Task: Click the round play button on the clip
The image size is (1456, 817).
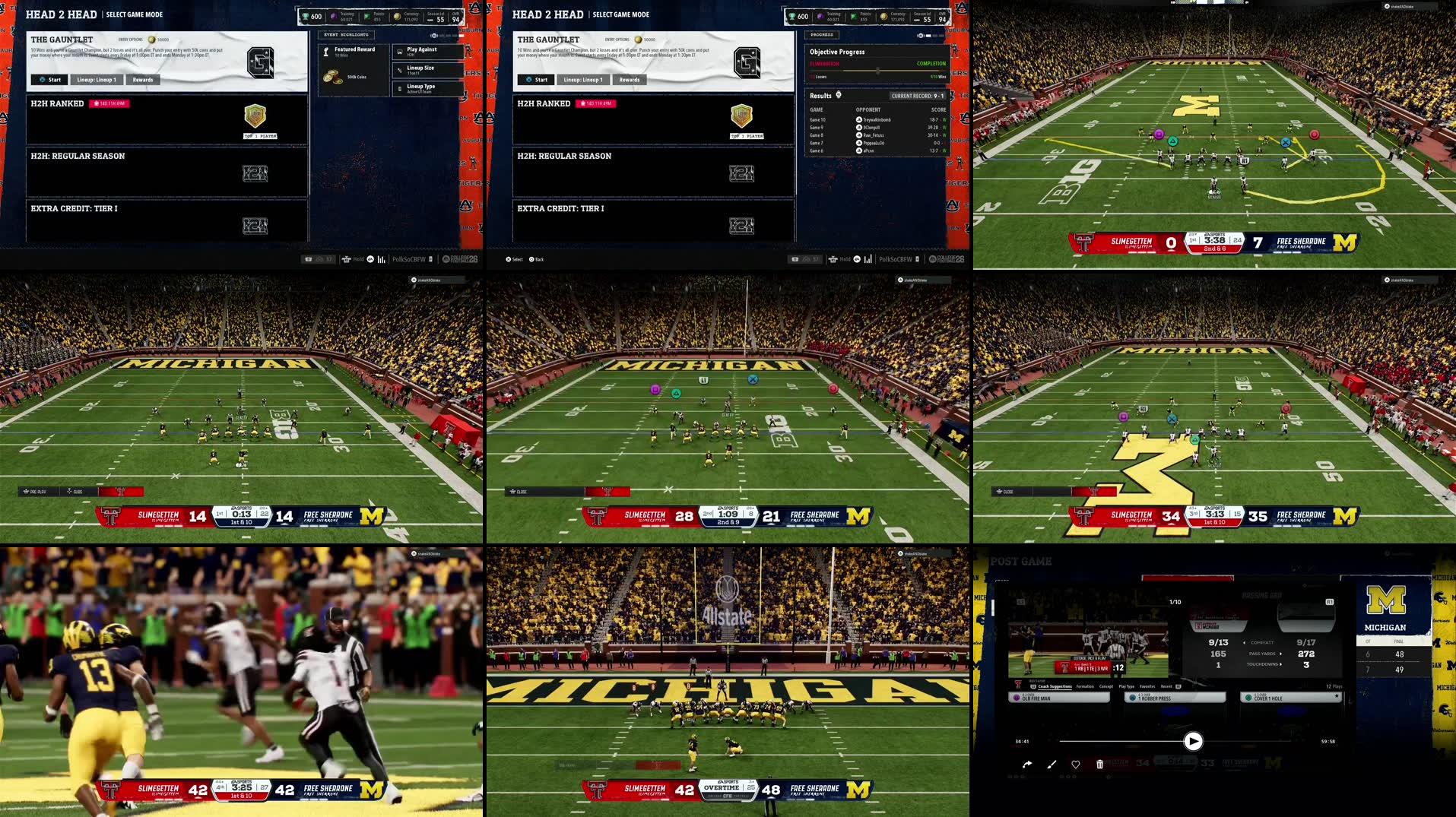Action: coord(1193,741)
